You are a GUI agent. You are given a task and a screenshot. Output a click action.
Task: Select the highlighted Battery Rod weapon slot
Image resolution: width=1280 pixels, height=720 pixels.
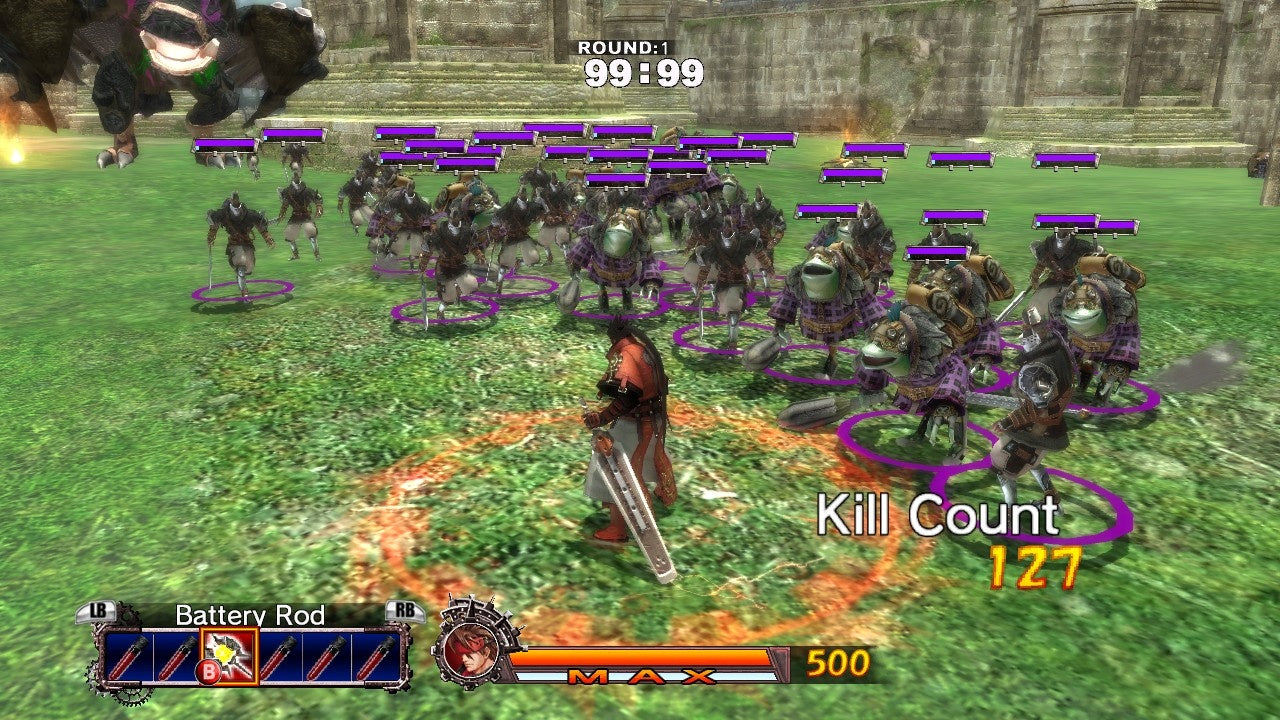229,655
